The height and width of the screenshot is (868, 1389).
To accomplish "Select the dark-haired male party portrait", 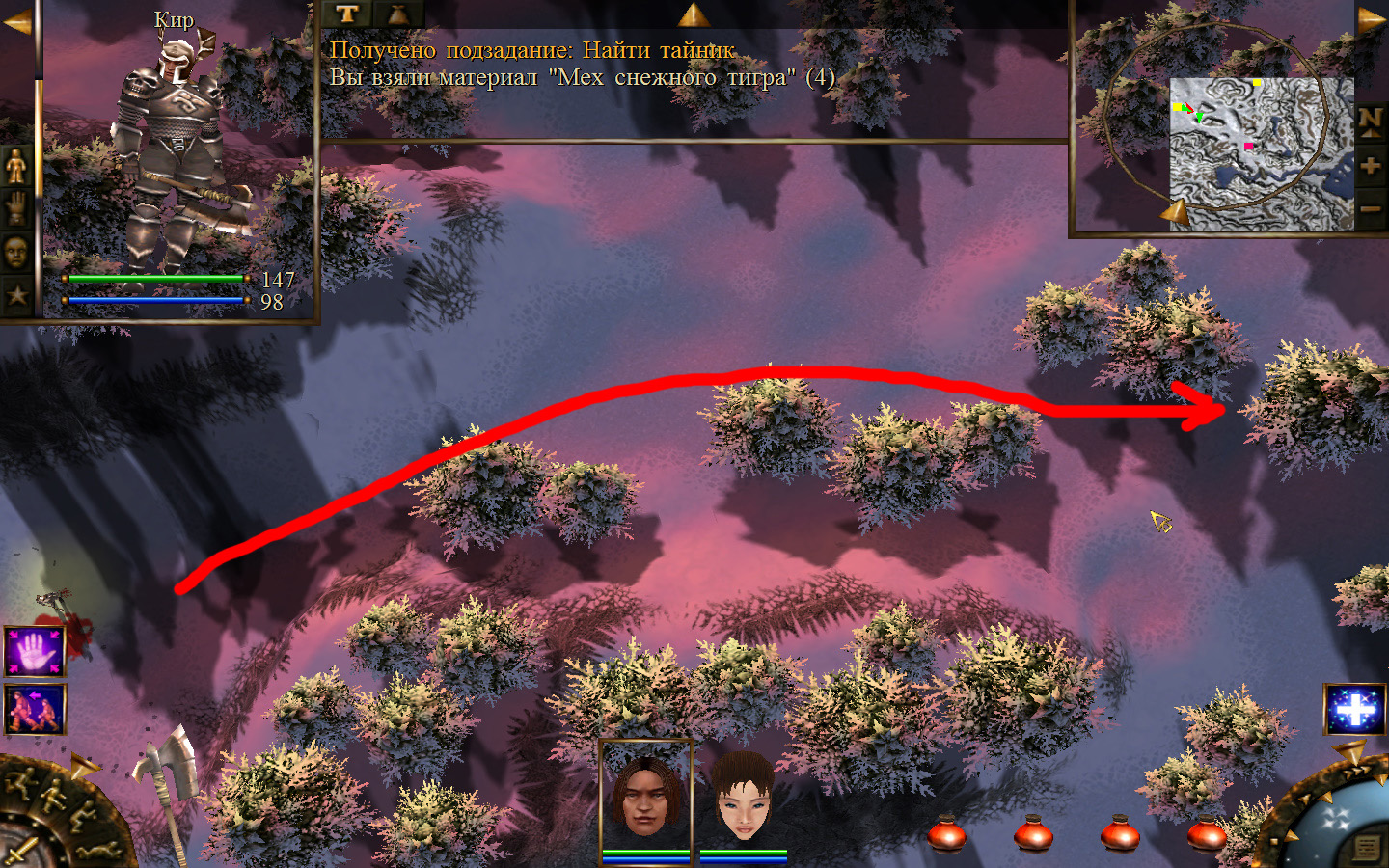I will (x=646, y=796).
